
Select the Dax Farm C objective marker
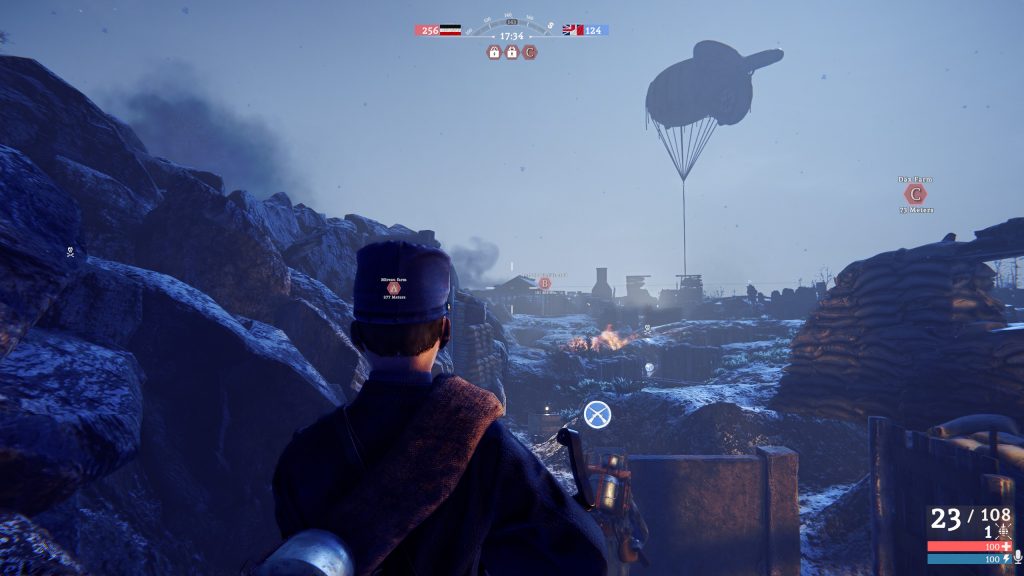[x=913, y=193]
